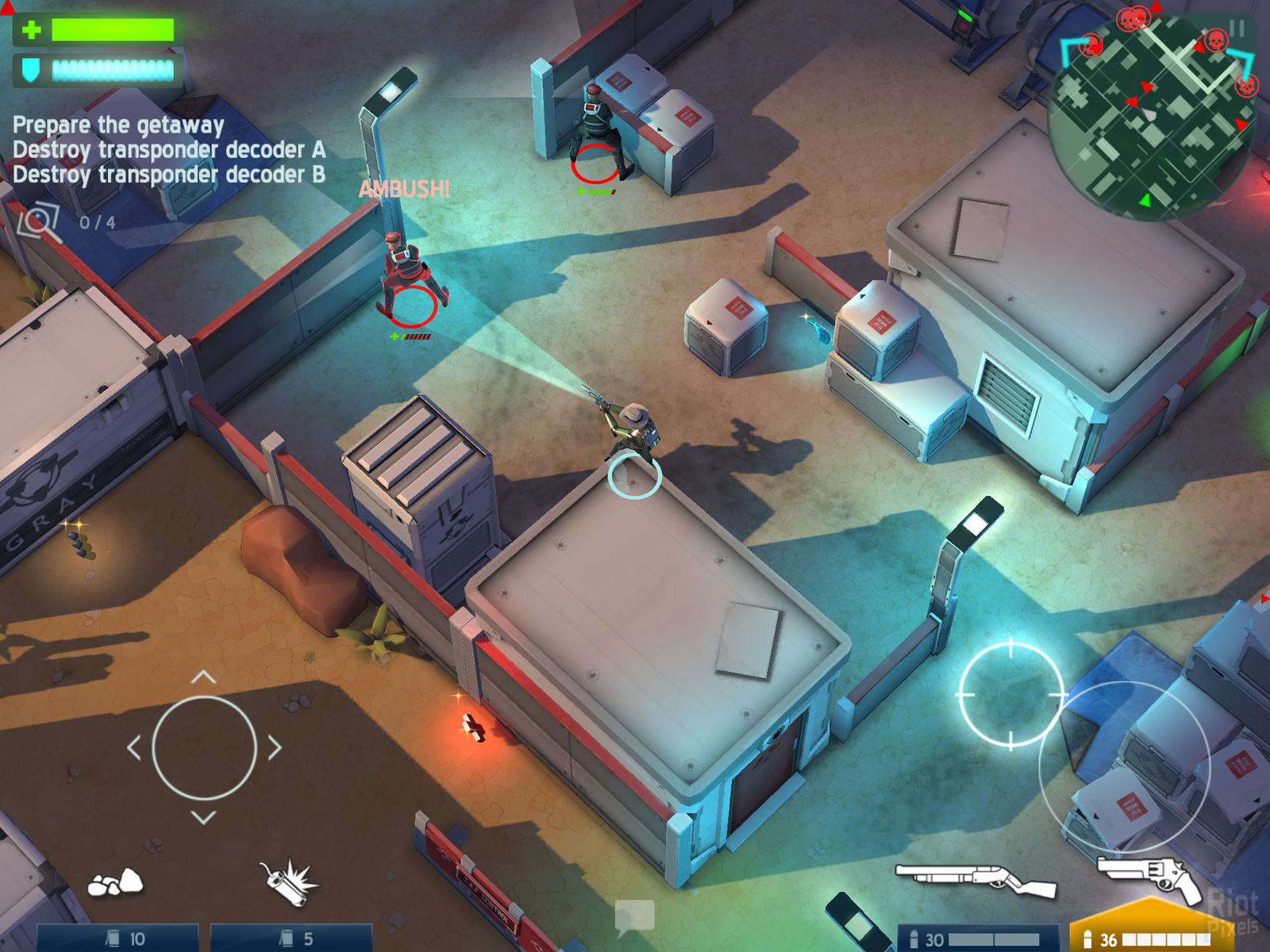Pause the game with the pause button
The height and width of the screenshot is (952, 1270).
click(x=1236, y=29)
